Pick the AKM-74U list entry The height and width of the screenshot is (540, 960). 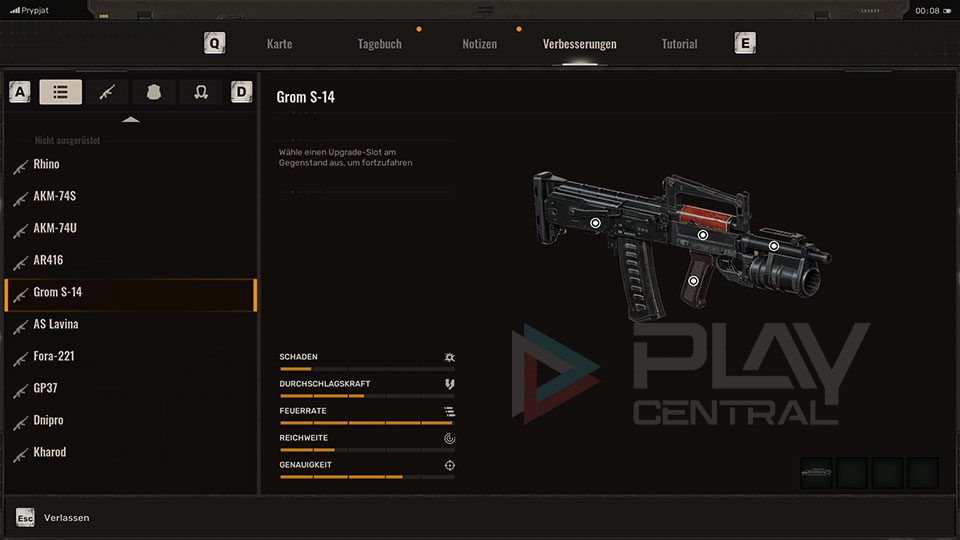[x=54, y=228]
